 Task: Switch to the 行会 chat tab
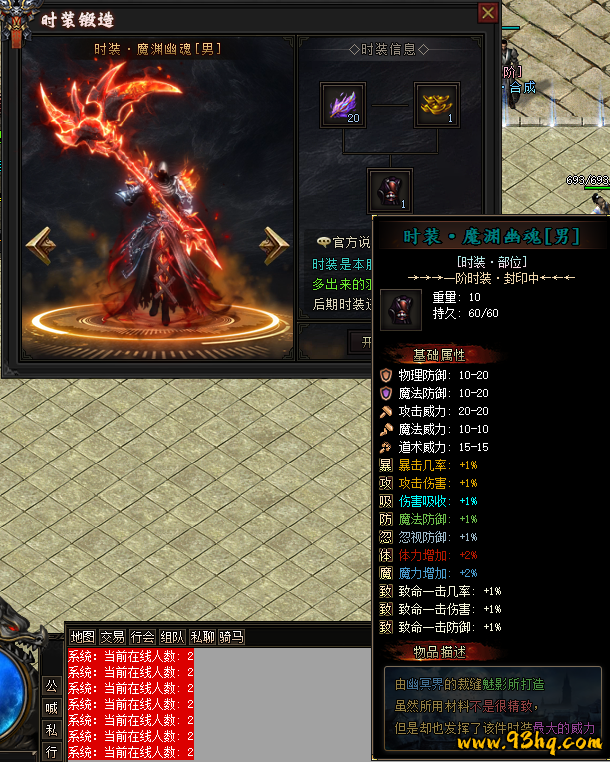pos(142,637)
